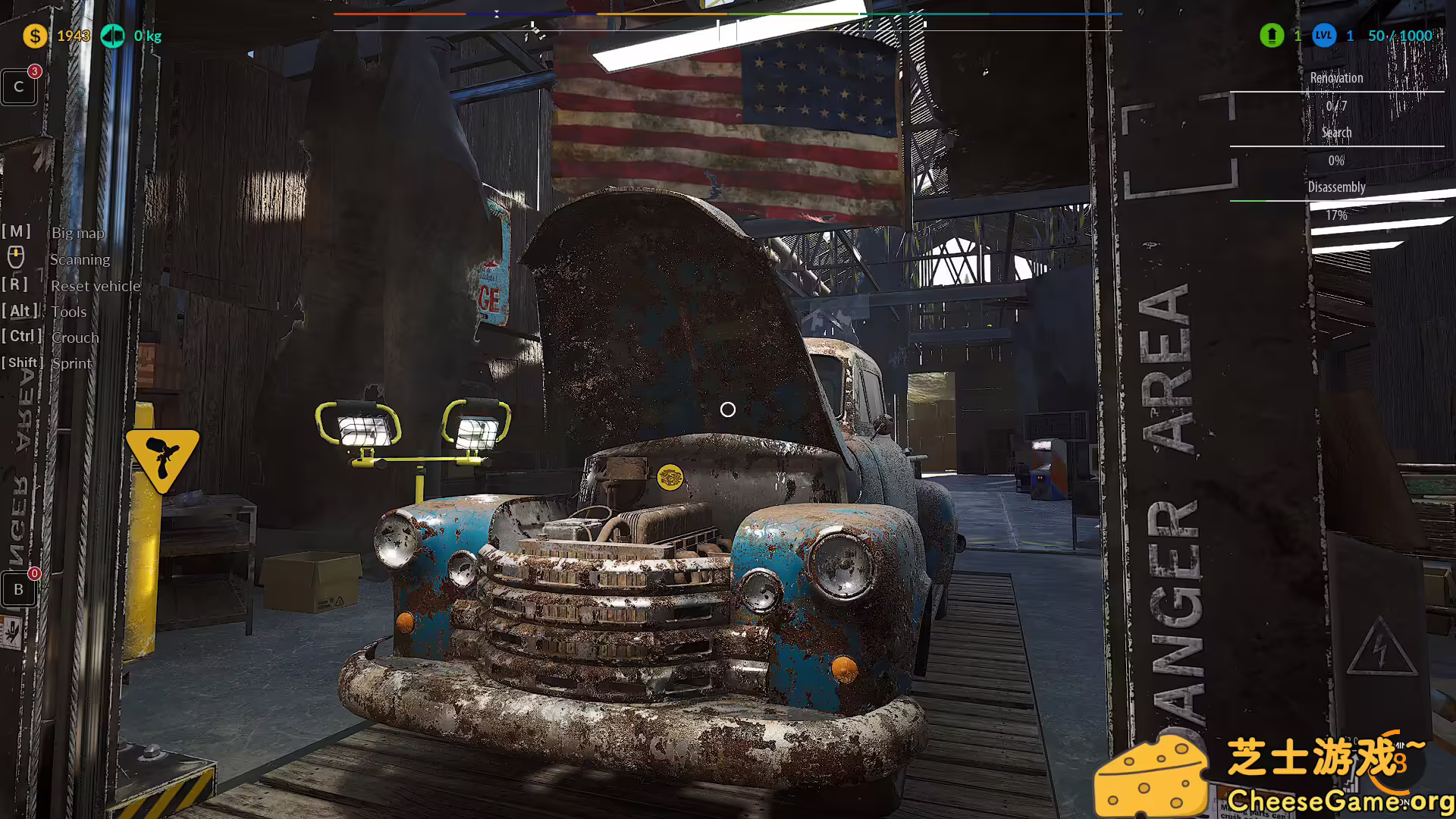The height and width of the screenshot is (819, 1456).
Task: Click the dollar coin money icon
Action: point(34,36)
